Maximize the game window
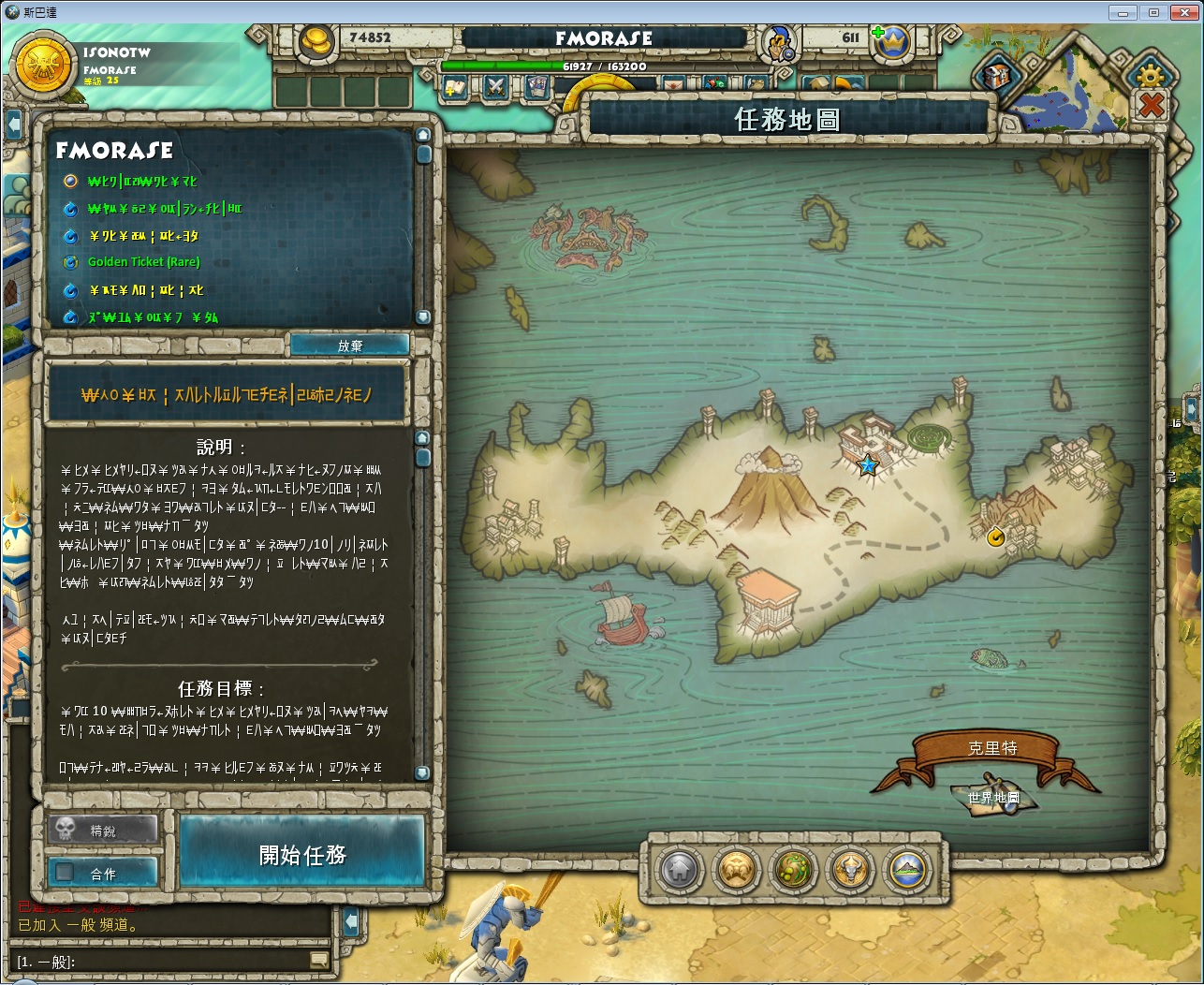1204x985 pixels. (x=1153, y=12)
